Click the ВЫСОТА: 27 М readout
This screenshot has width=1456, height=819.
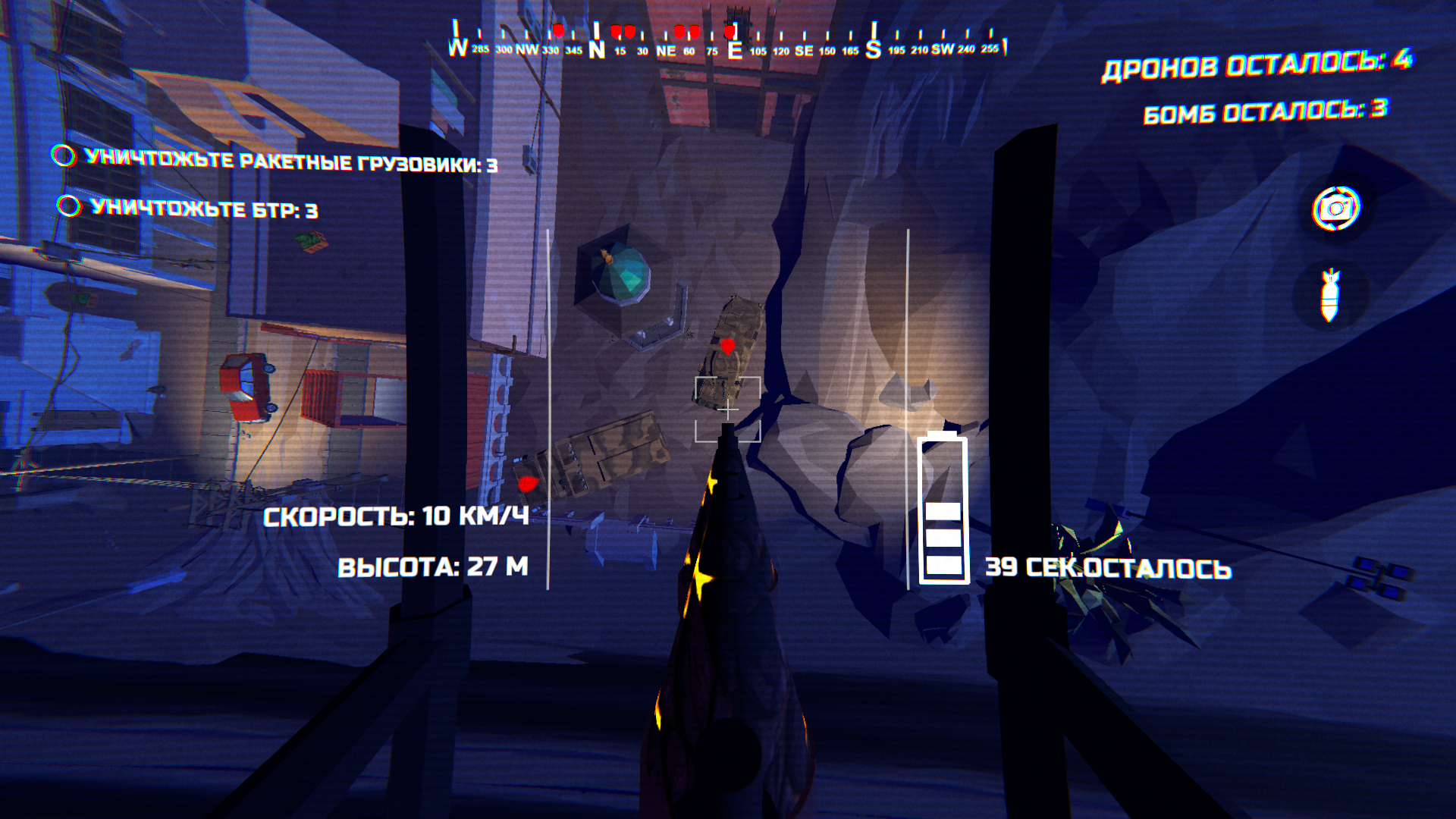434,565
